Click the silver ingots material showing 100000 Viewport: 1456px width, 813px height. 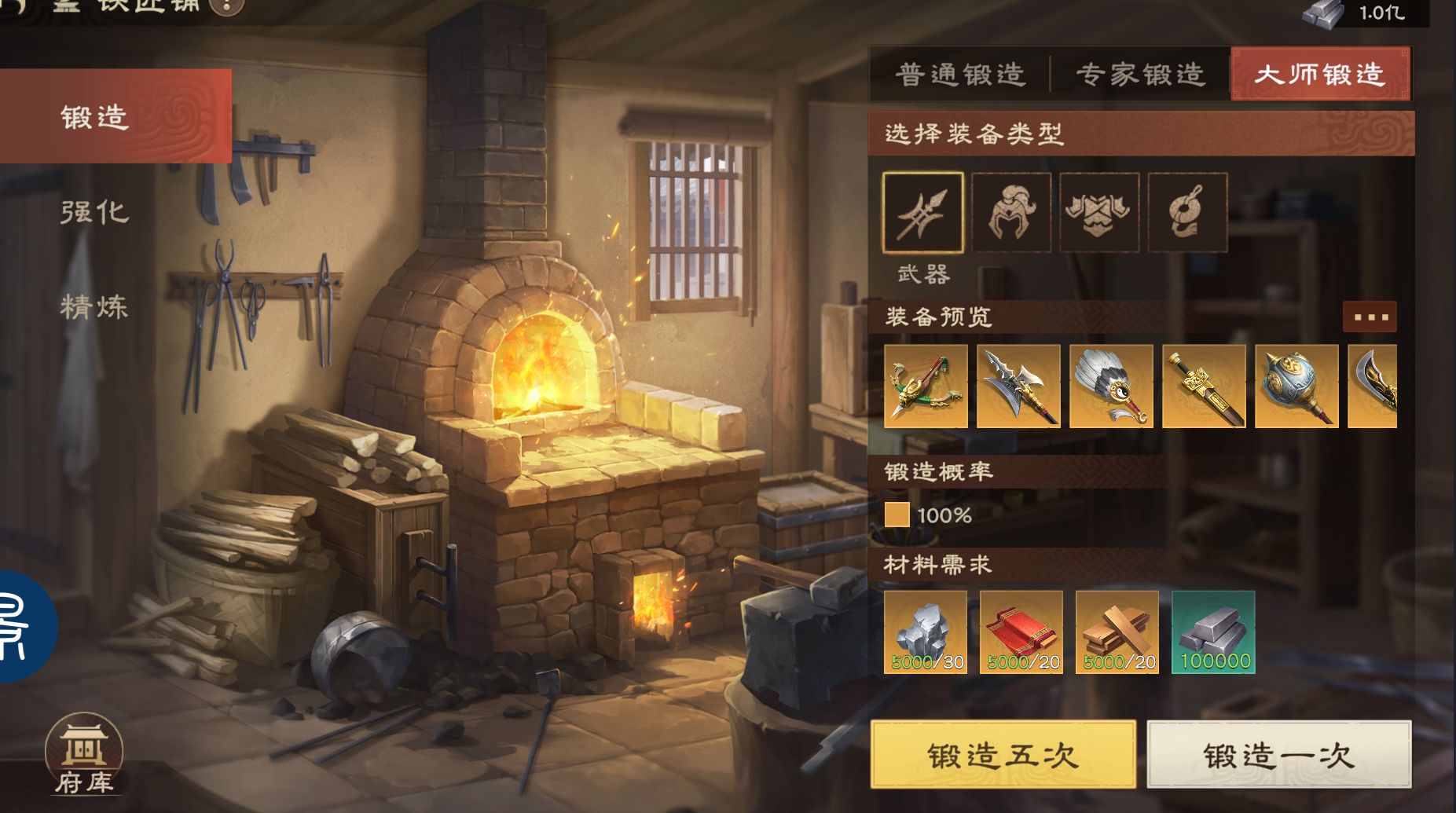tap(1212, 632)
